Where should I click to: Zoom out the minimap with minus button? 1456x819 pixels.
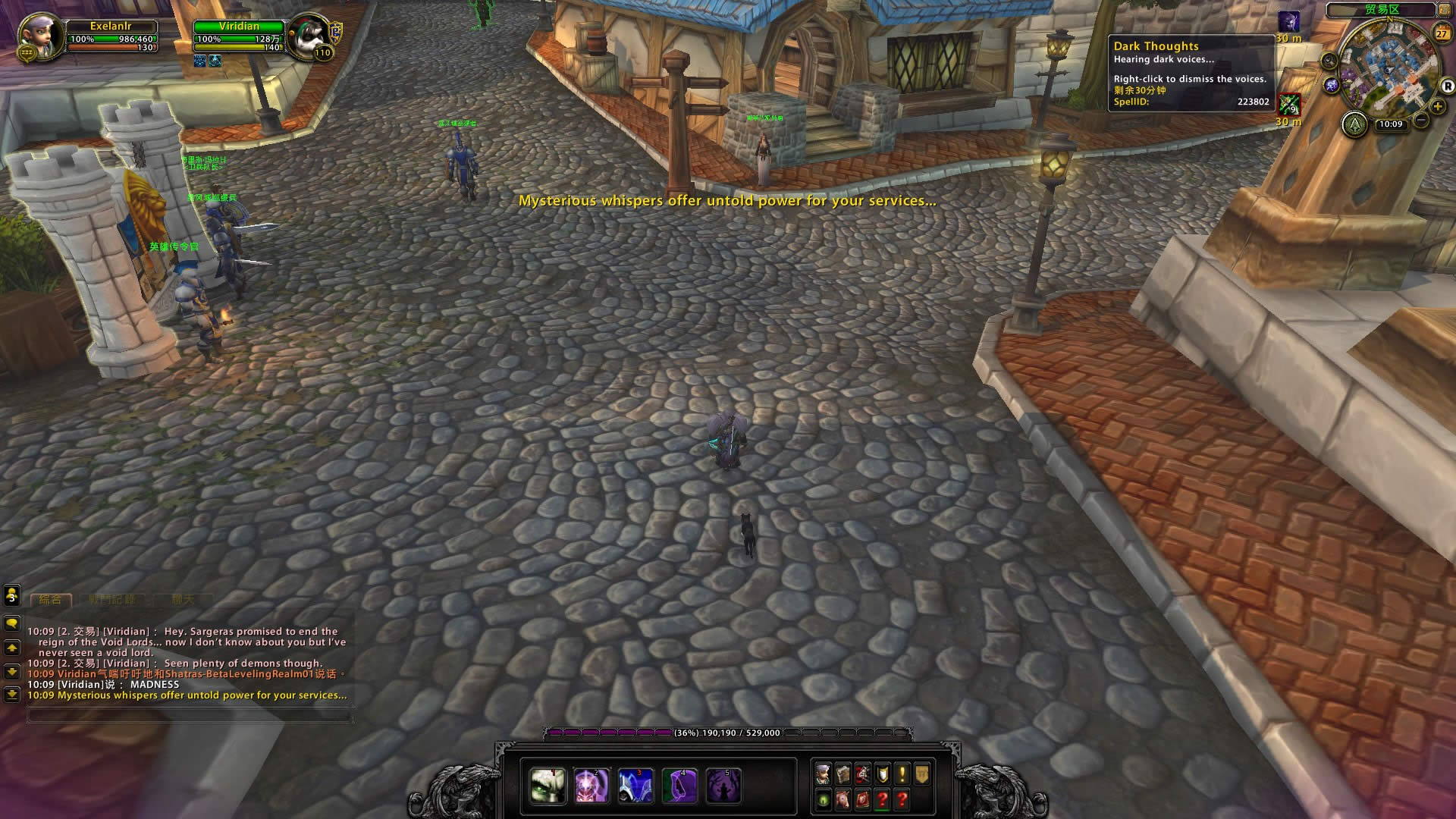(x=1421, y=120)
